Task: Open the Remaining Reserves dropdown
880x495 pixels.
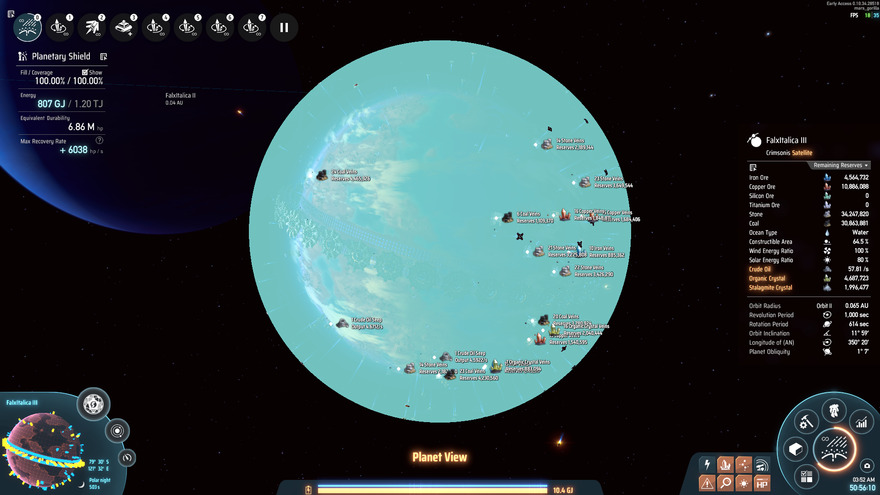Action: (x=840, y=165)
